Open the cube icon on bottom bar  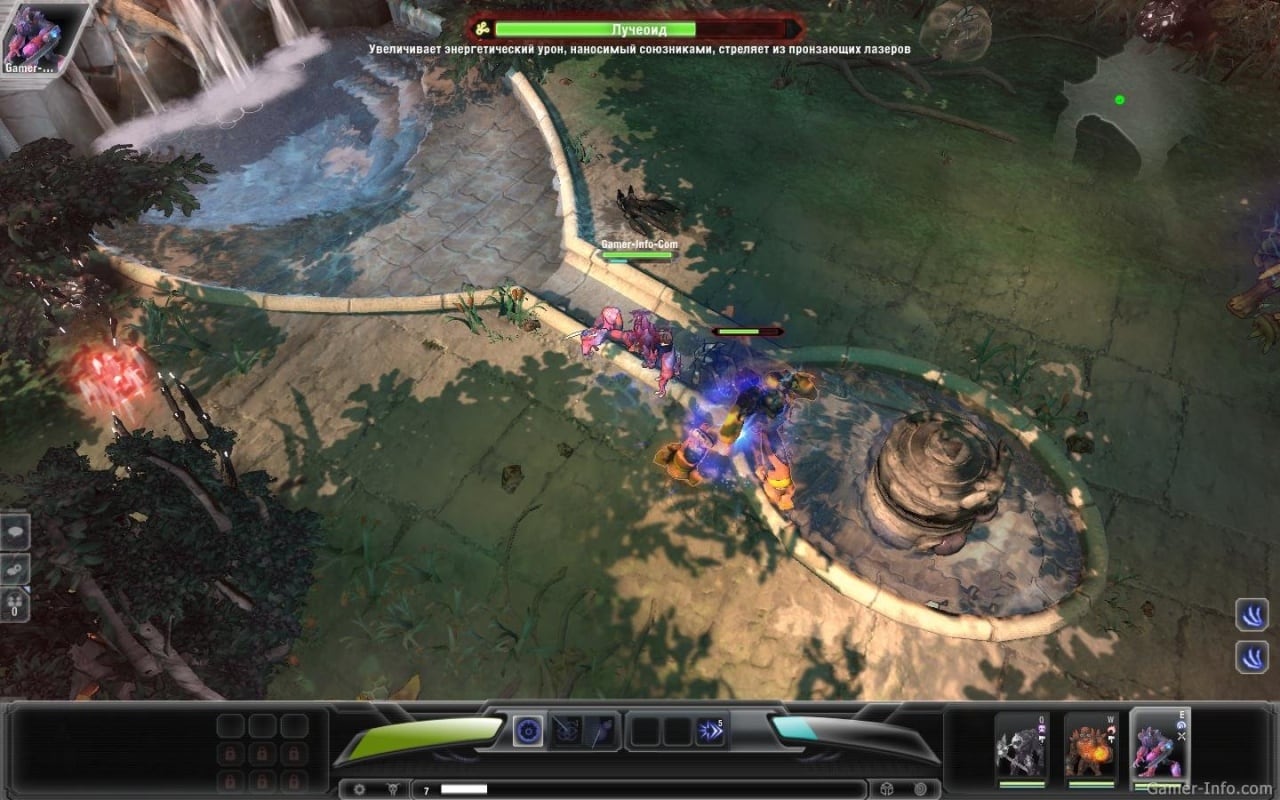pos(888,789)
